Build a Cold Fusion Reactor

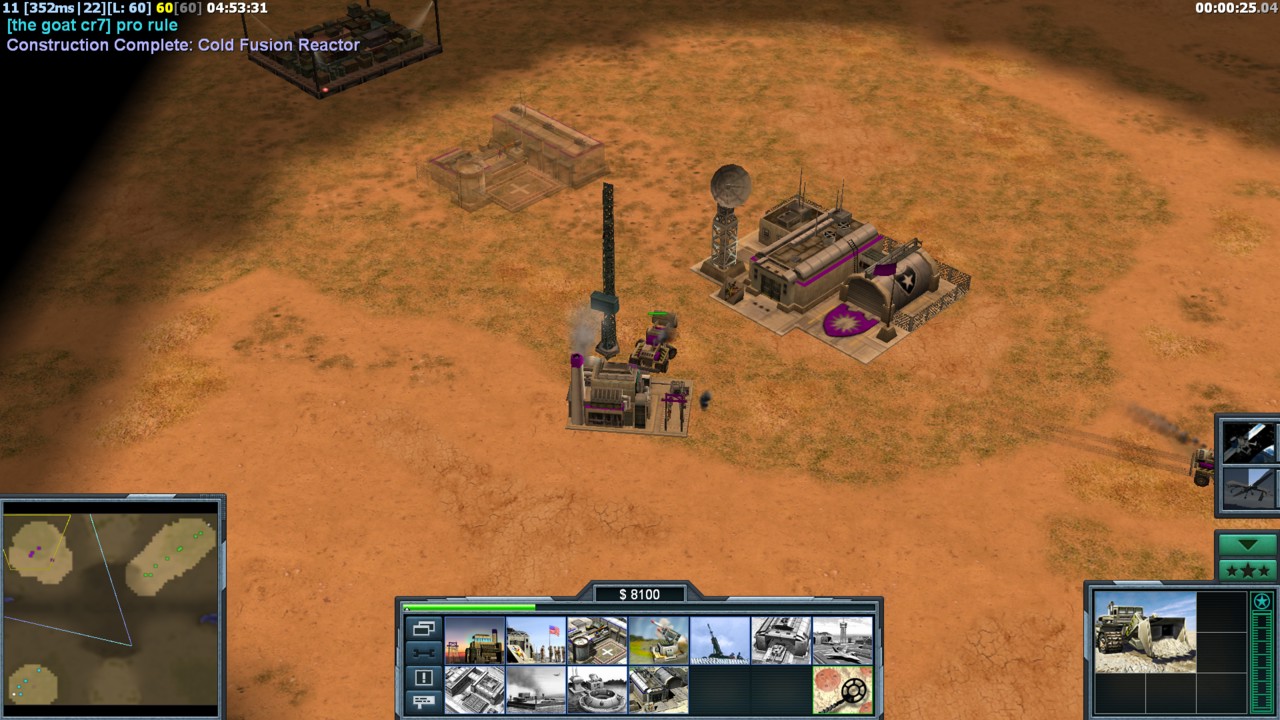(x=475, y=640)
